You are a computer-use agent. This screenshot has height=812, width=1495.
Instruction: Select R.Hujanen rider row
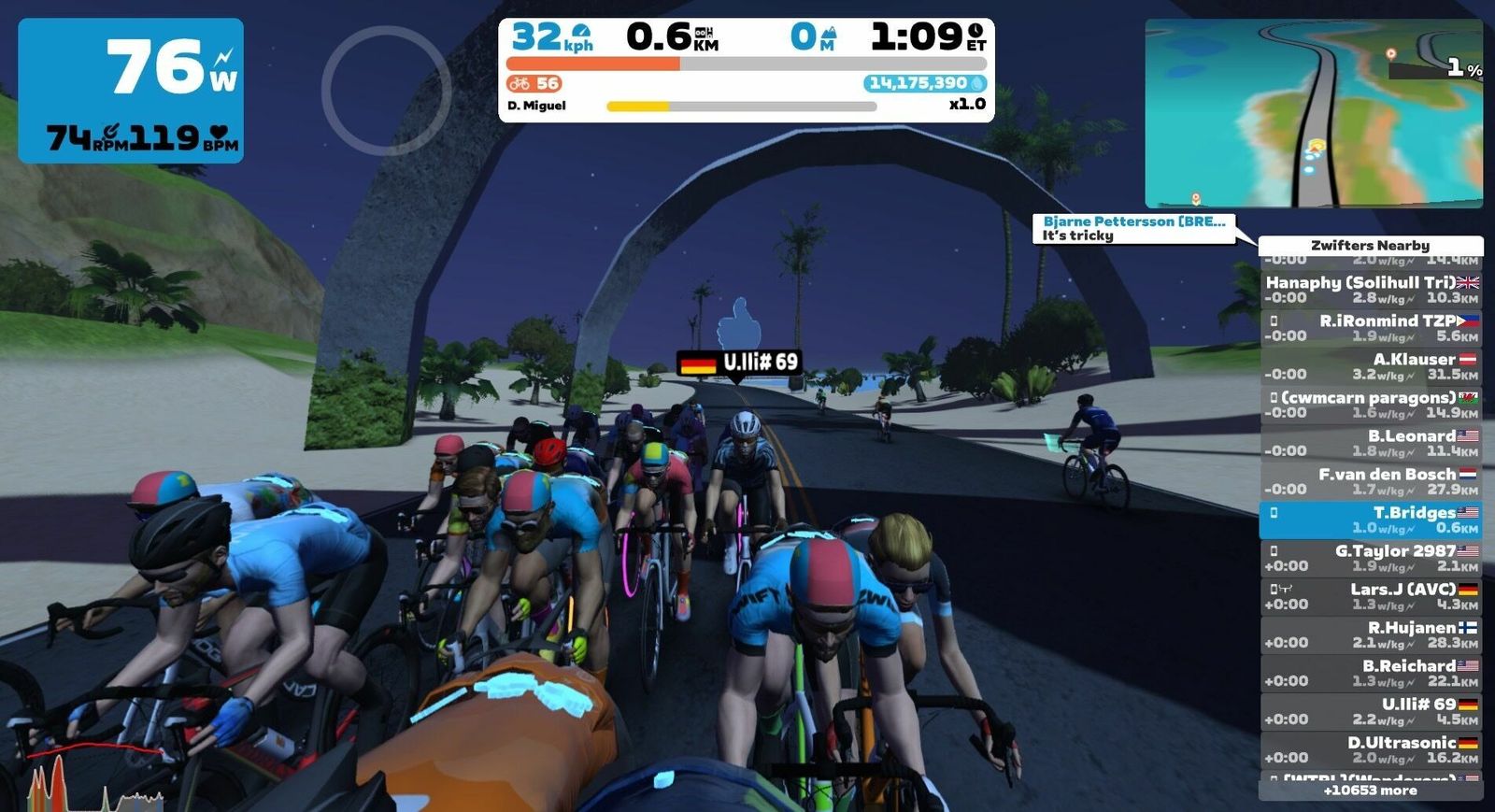point(1371,634)
